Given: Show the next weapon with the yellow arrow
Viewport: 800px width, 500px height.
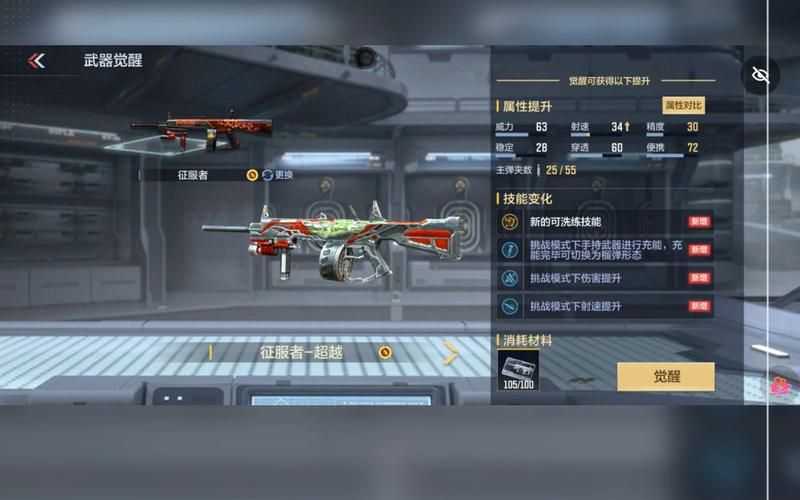Looking at the screenshot, I should pyautogui.click(x=451, y=352).
